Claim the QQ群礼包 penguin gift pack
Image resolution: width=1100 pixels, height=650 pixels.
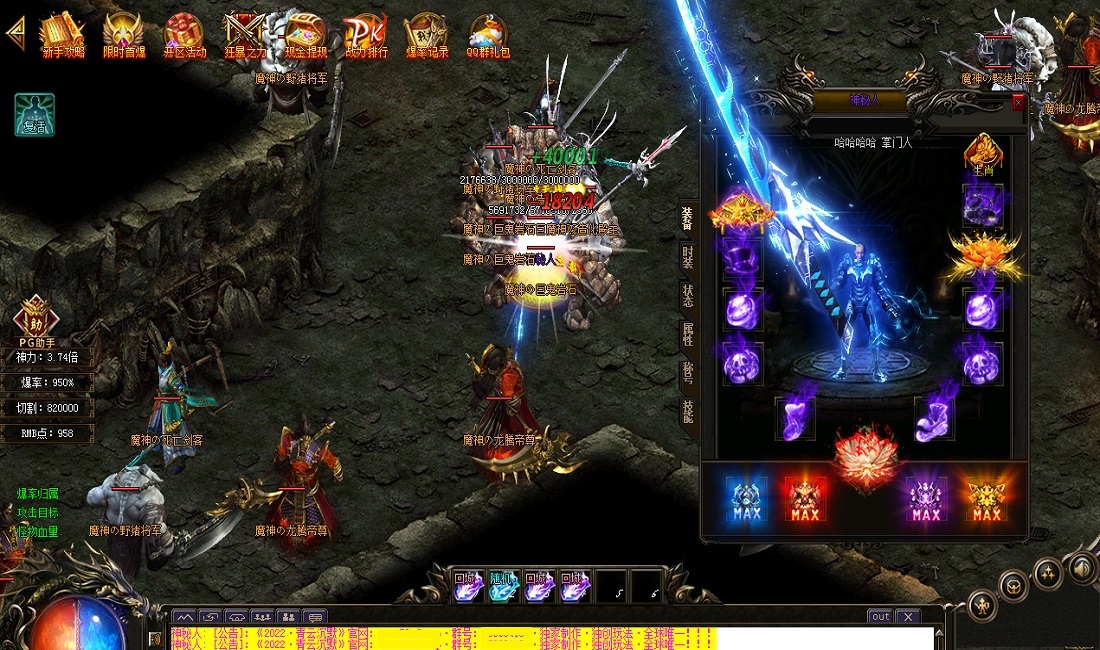tap(487, 35)
